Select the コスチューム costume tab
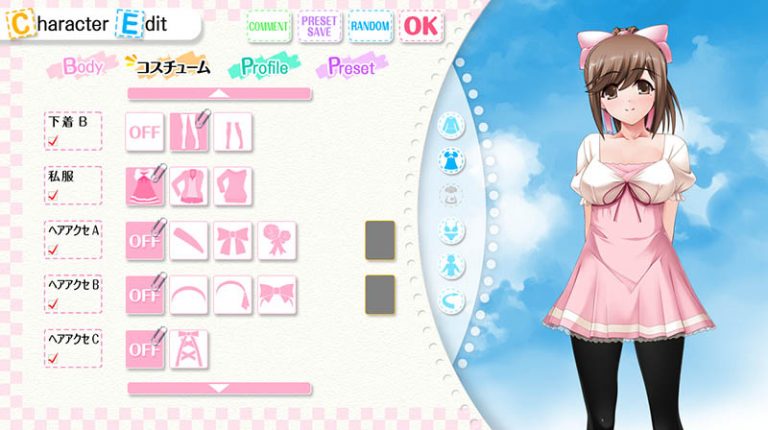768x430 pixels. tap(172, 68)
